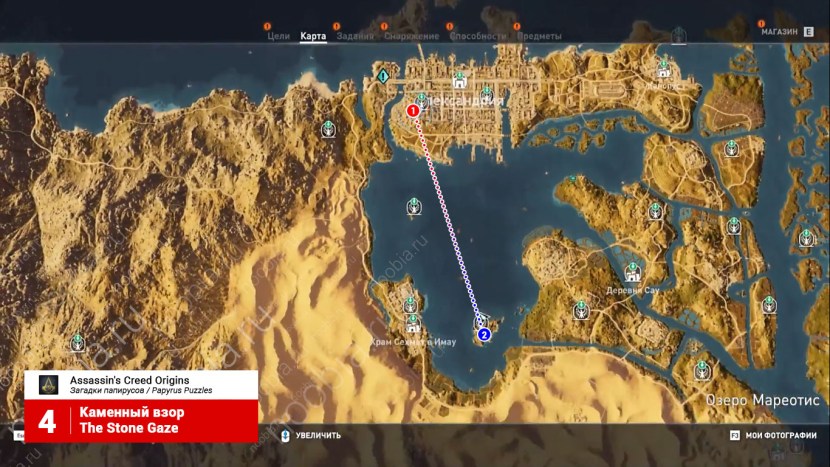This screenshot has width=830, height=467.
Task: Select the Карта tab
Action: [313, 36]
